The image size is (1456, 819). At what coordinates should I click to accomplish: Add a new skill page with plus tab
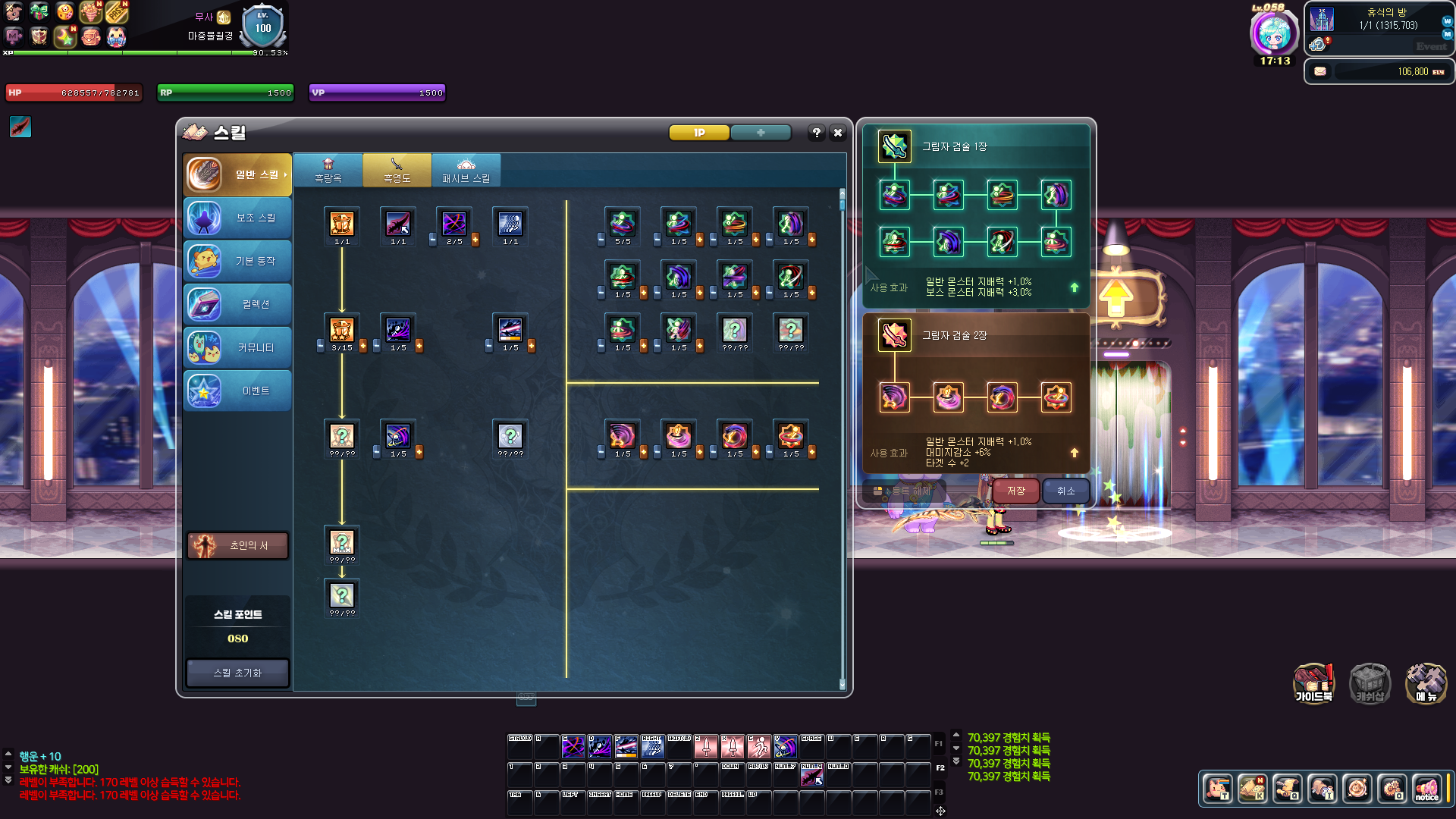(761, 133)
